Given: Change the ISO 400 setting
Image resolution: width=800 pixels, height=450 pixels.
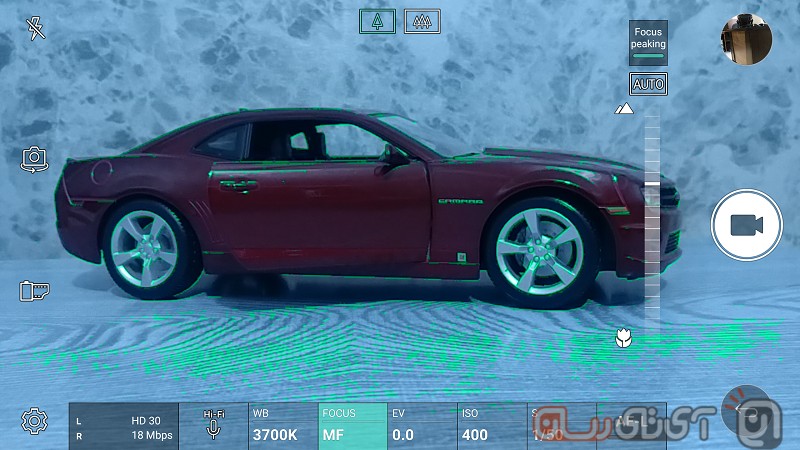Looking at the screenshot, I should 489,426.
